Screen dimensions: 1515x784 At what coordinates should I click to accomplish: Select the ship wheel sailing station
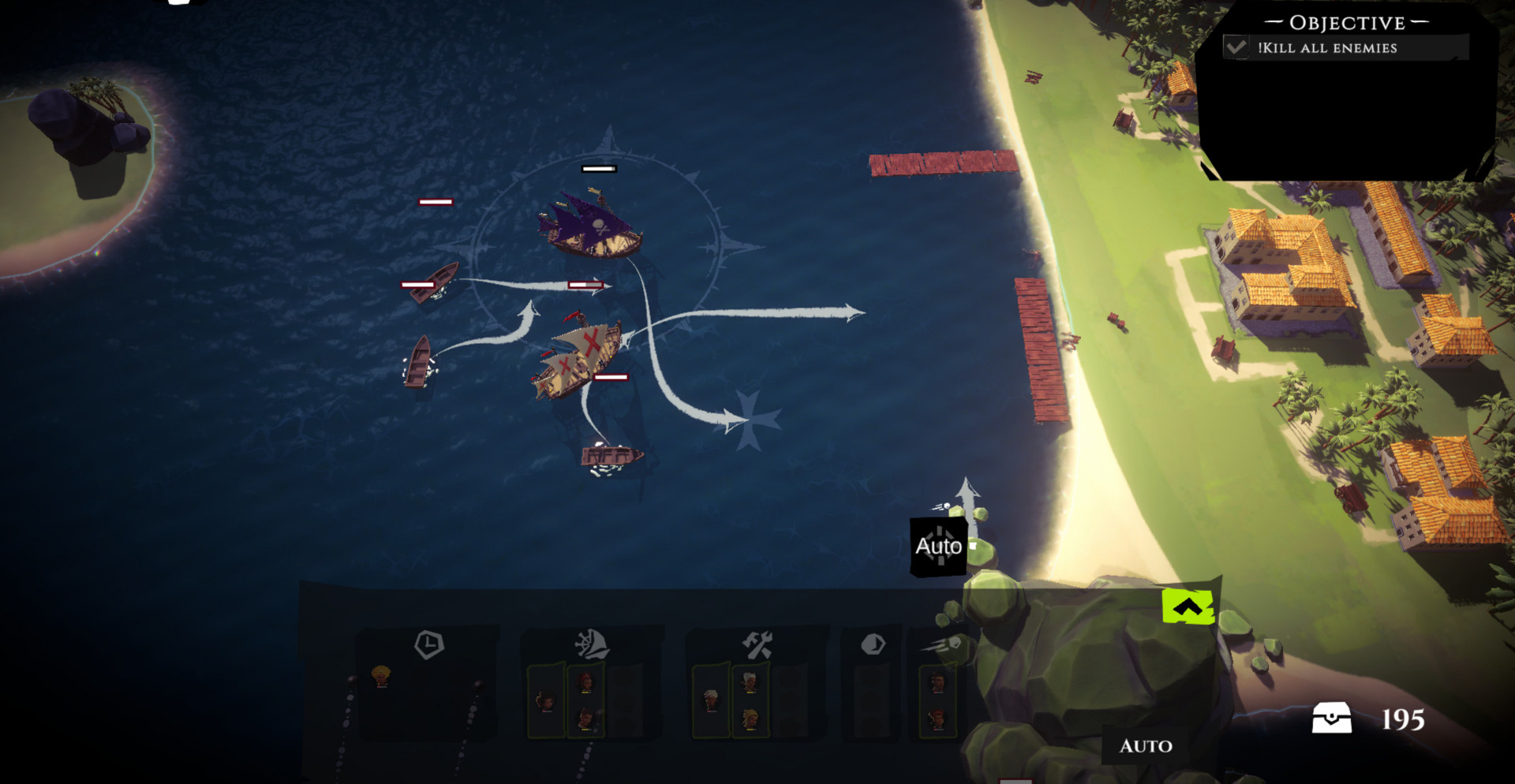(592, 644)
